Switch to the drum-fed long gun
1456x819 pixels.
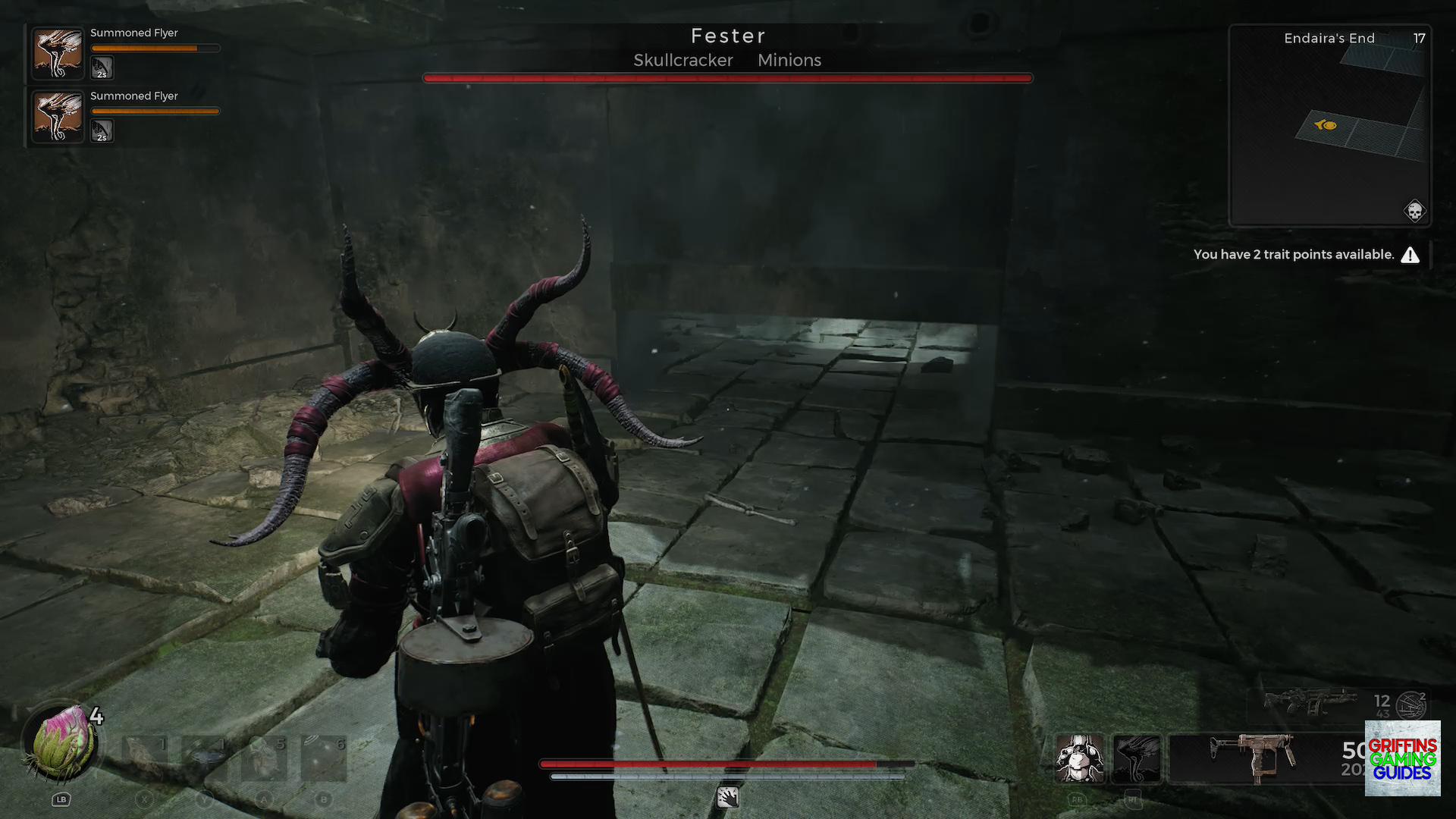click(x=1310, y=703)
